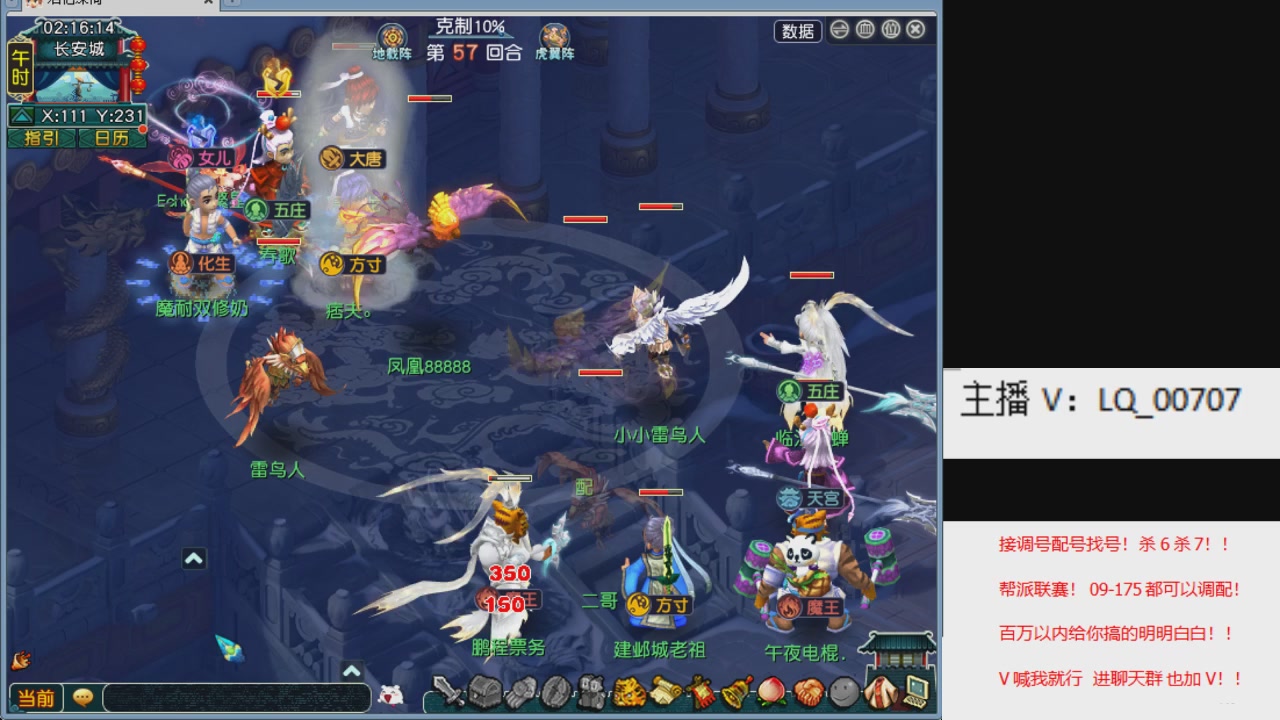The height and width of the screenshot is (720, 1280).
Task: Toggle the smiley face icon in battle toolbar
Action: click(845, 693)
